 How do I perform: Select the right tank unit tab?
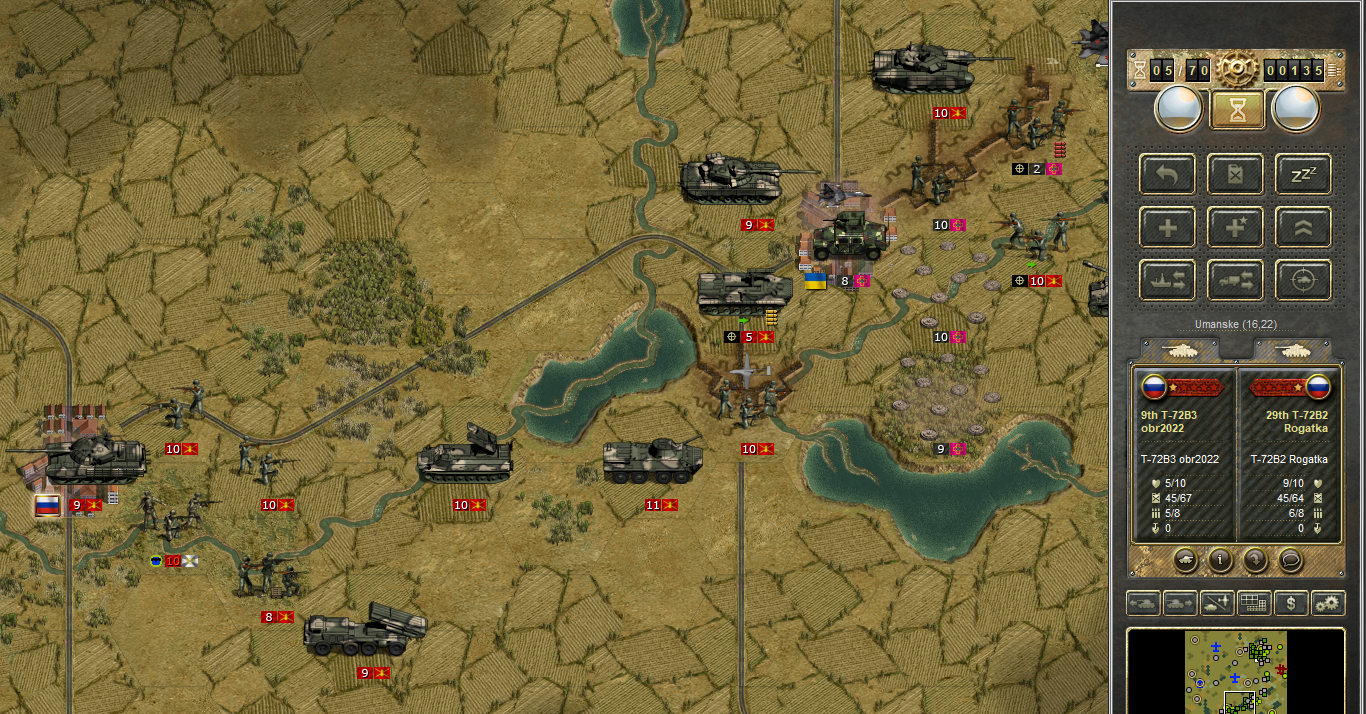click(x=1292, y=349)
